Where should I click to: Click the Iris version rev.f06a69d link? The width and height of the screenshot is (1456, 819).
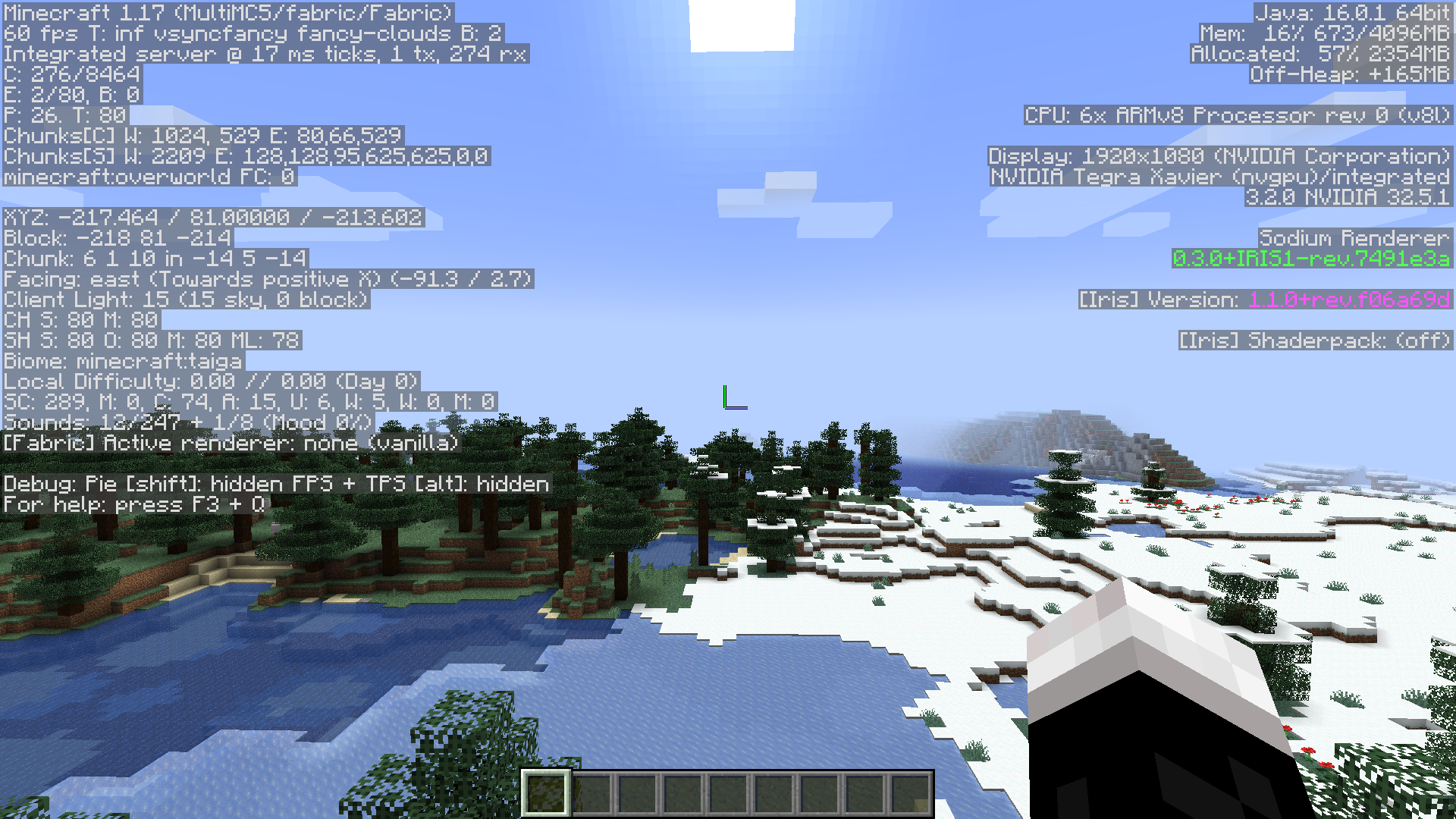click(x=1350, y=300)
